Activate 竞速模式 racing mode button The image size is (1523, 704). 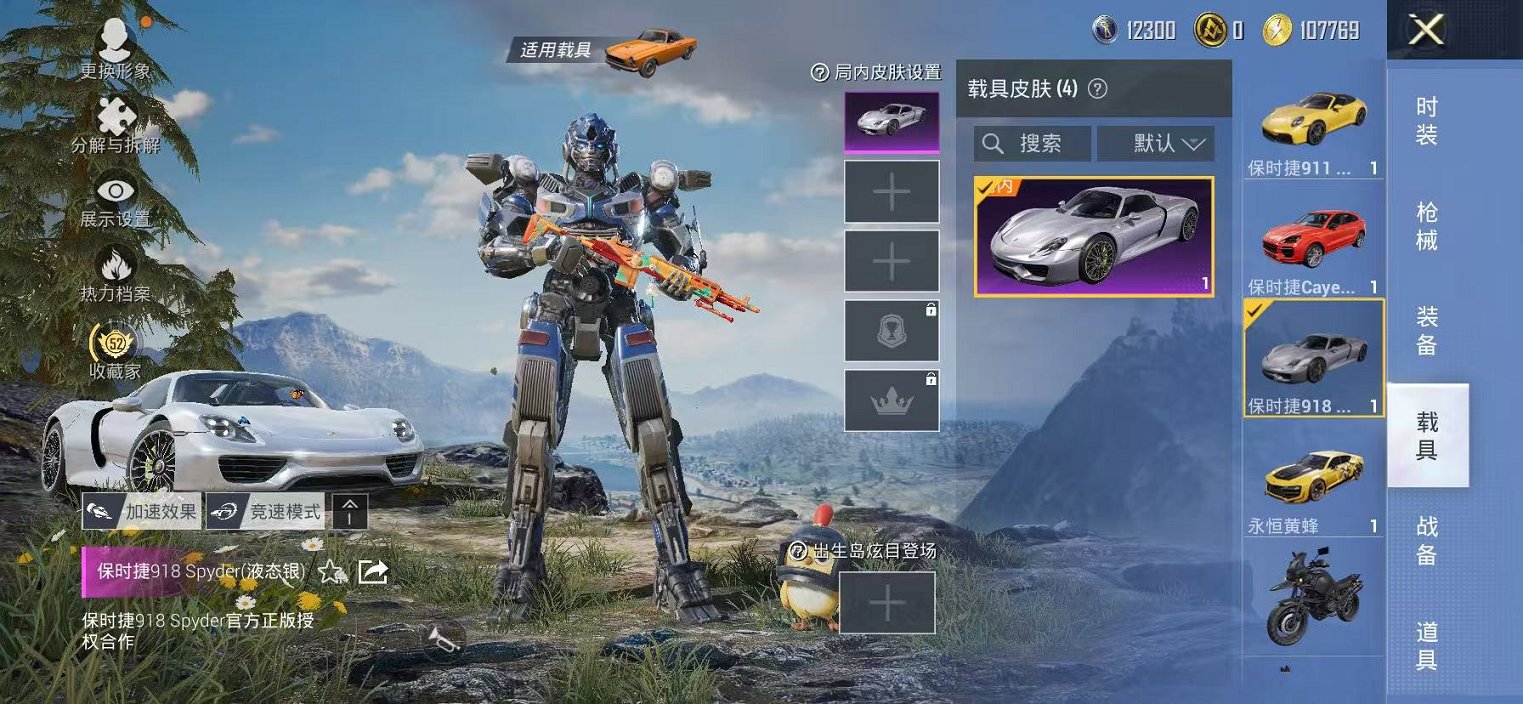click(266, 512)
